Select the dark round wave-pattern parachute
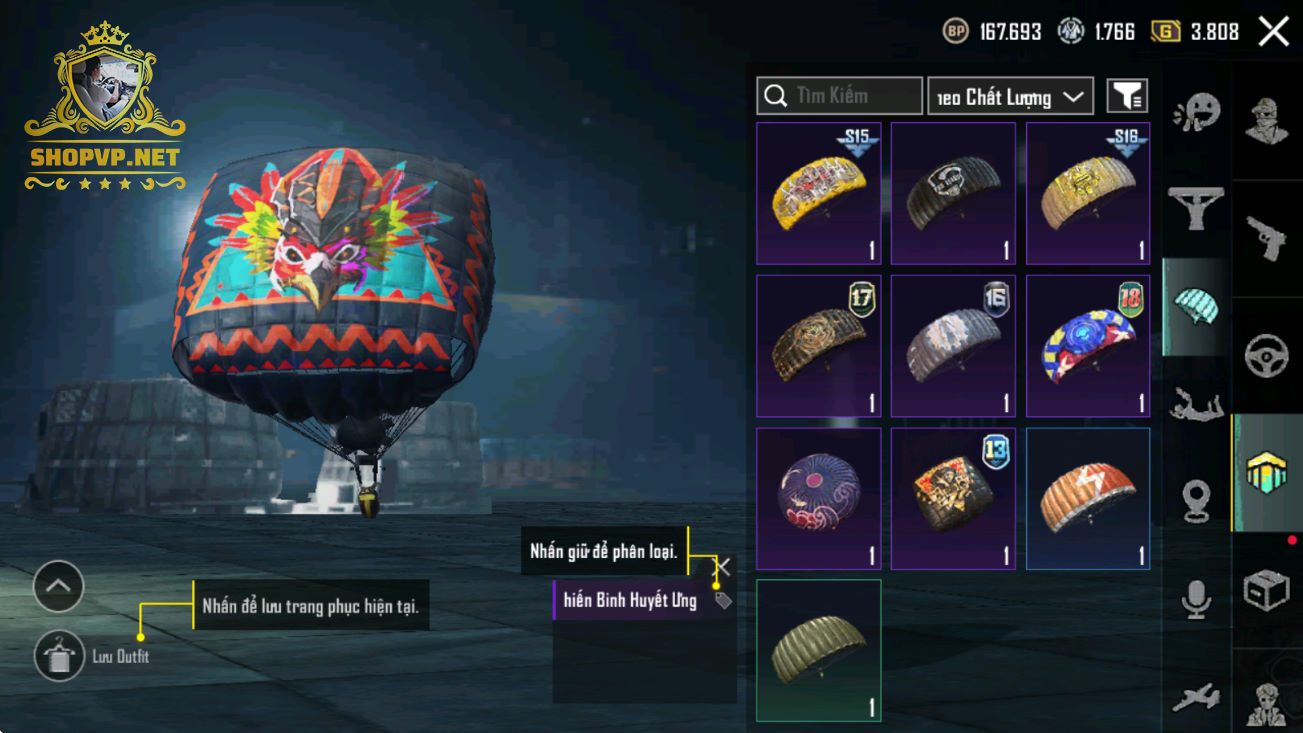 click(x=818, y=499)
